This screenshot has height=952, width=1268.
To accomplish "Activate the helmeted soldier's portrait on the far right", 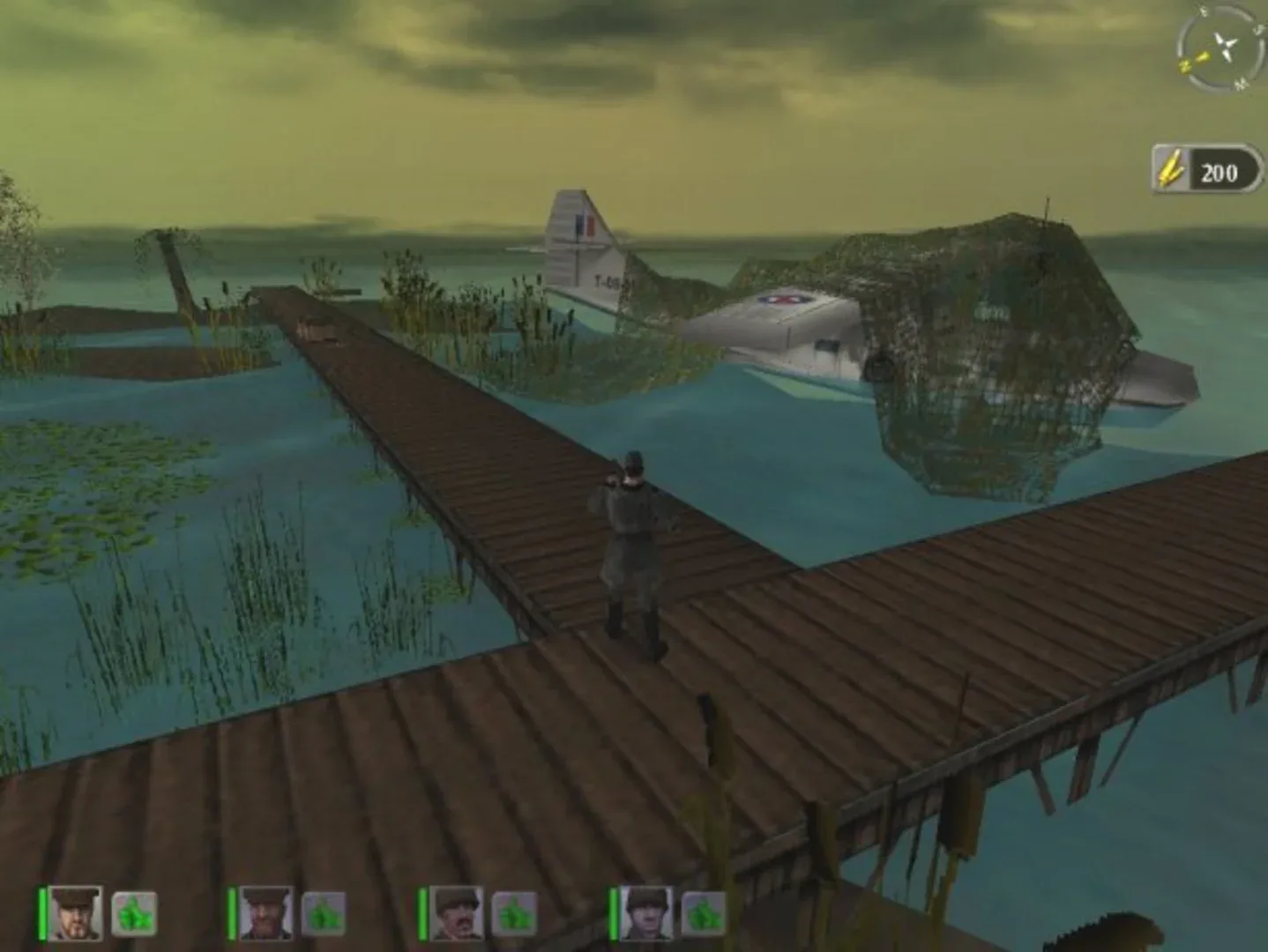I will coord(645,913).
